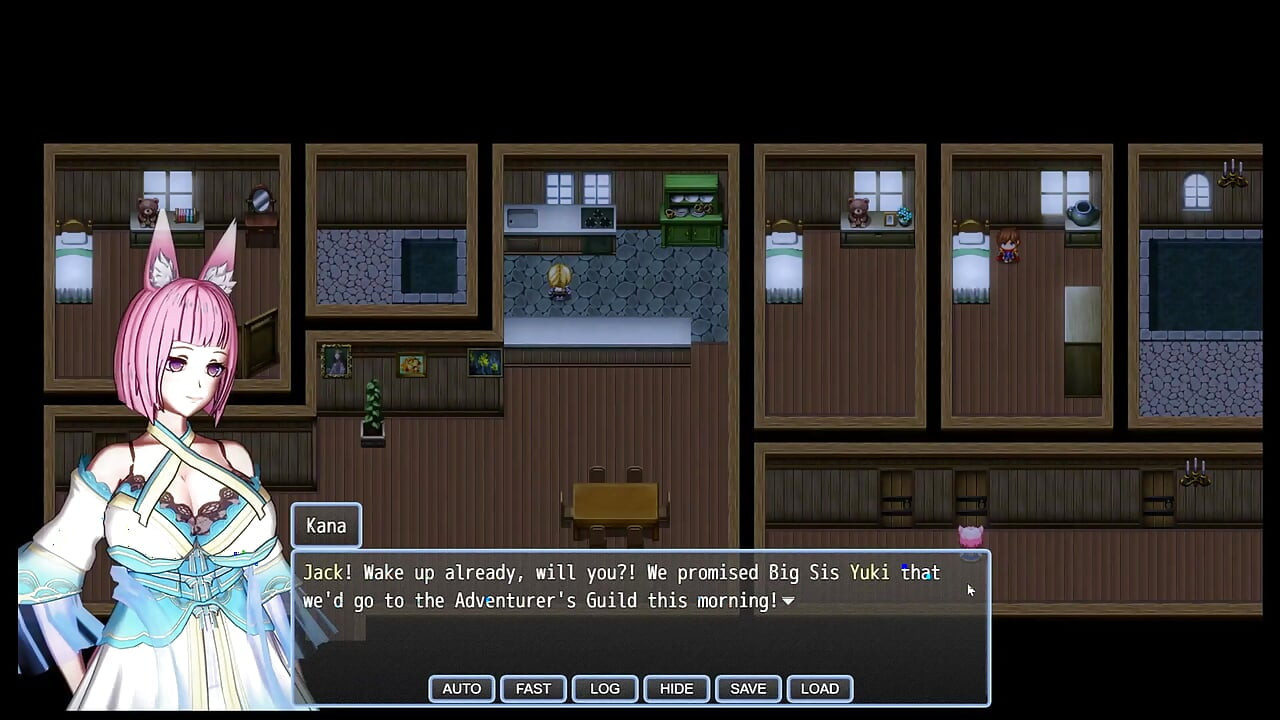Toggle AUTO message advance mode
1280x720 pixels.
point(461,688)
